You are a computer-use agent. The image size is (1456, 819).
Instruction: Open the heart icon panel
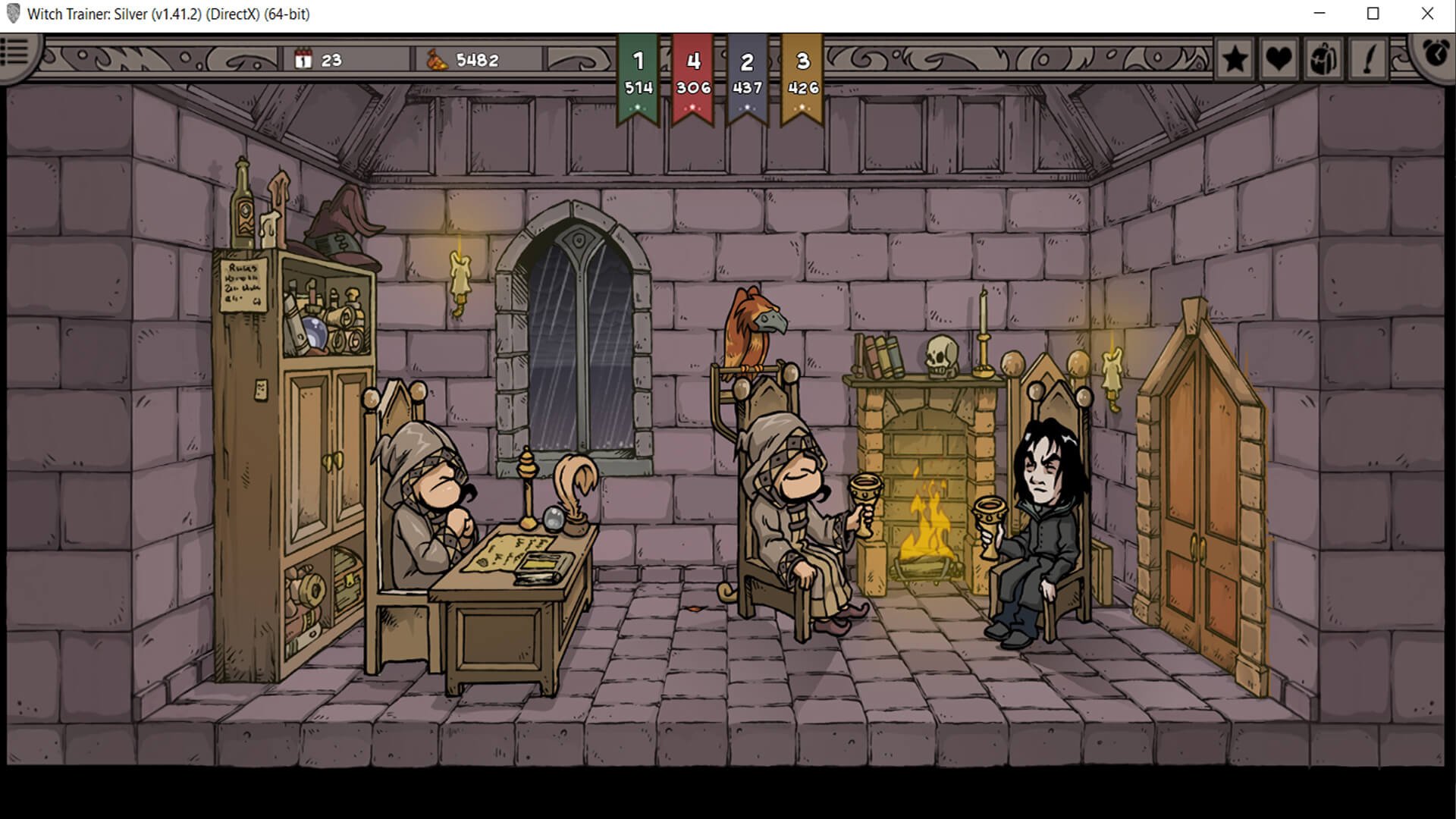click(x=1279, y=58)
